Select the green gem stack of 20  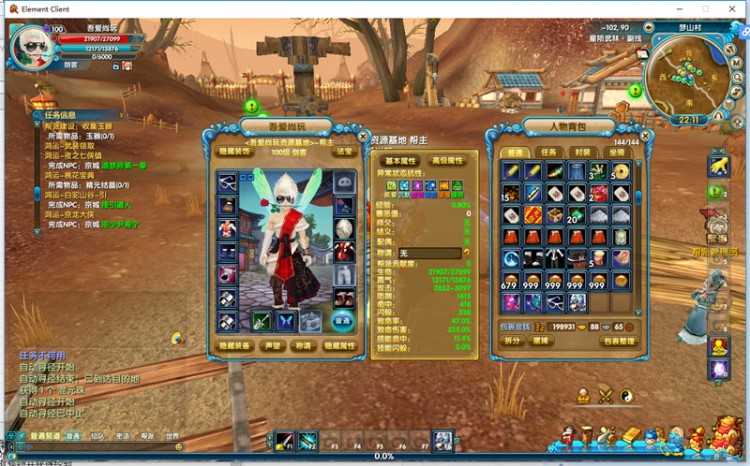(575, 214)
